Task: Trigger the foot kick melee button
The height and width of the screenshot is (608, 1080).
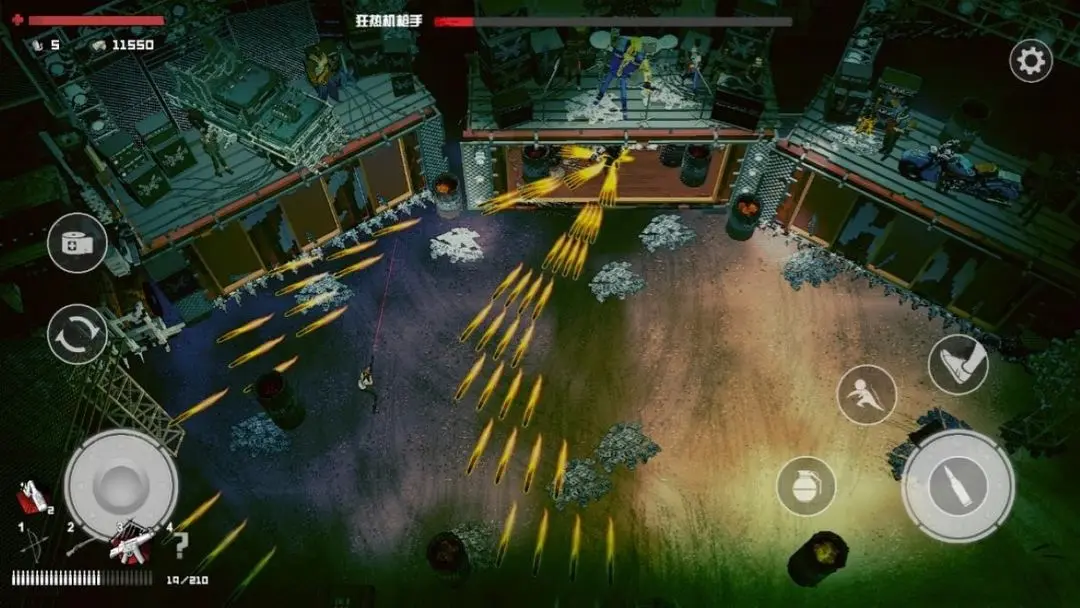Action: pos(957,364)
